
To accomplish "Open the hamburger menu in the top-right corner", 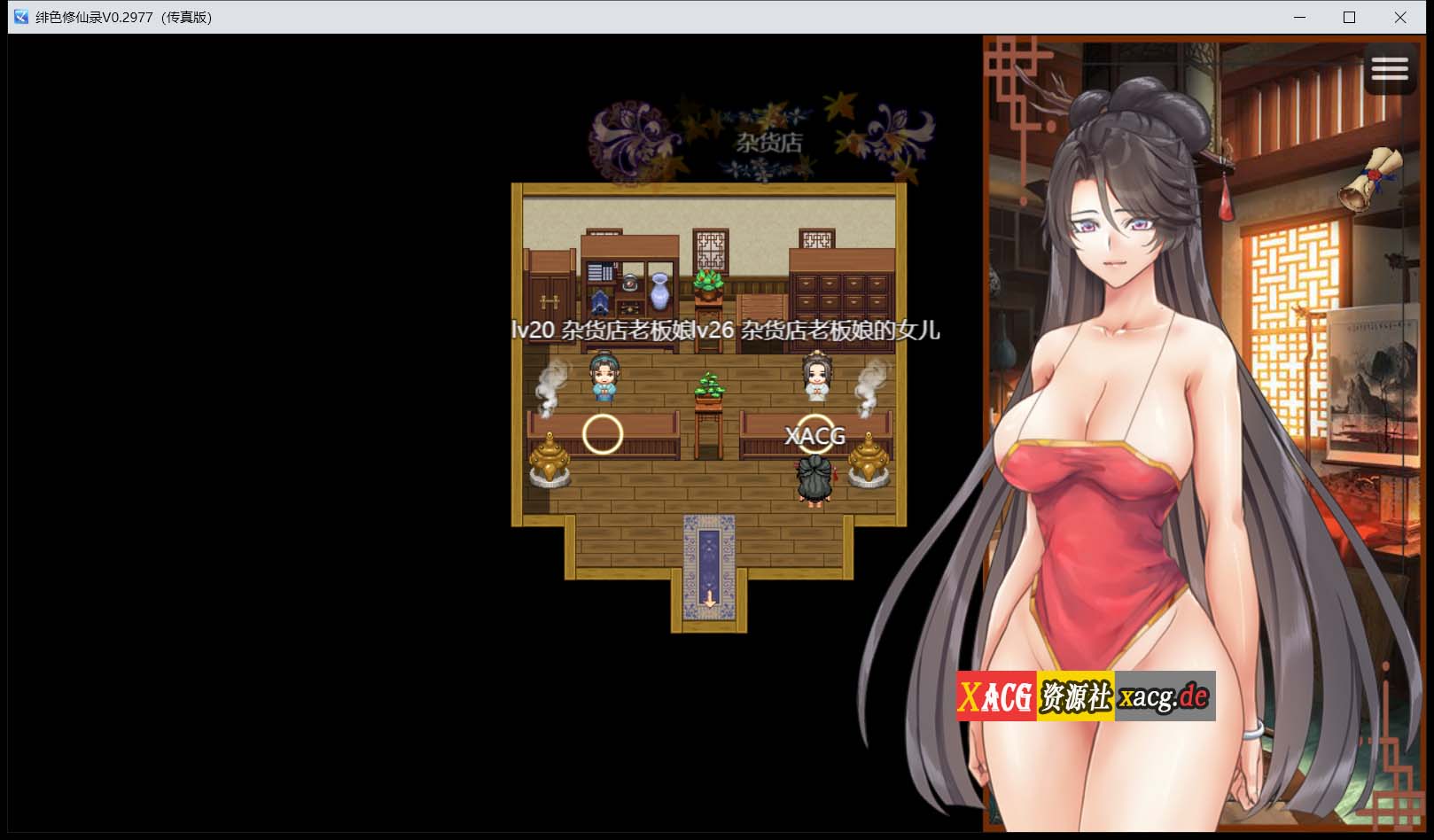I will click(x=1390, y=69).
